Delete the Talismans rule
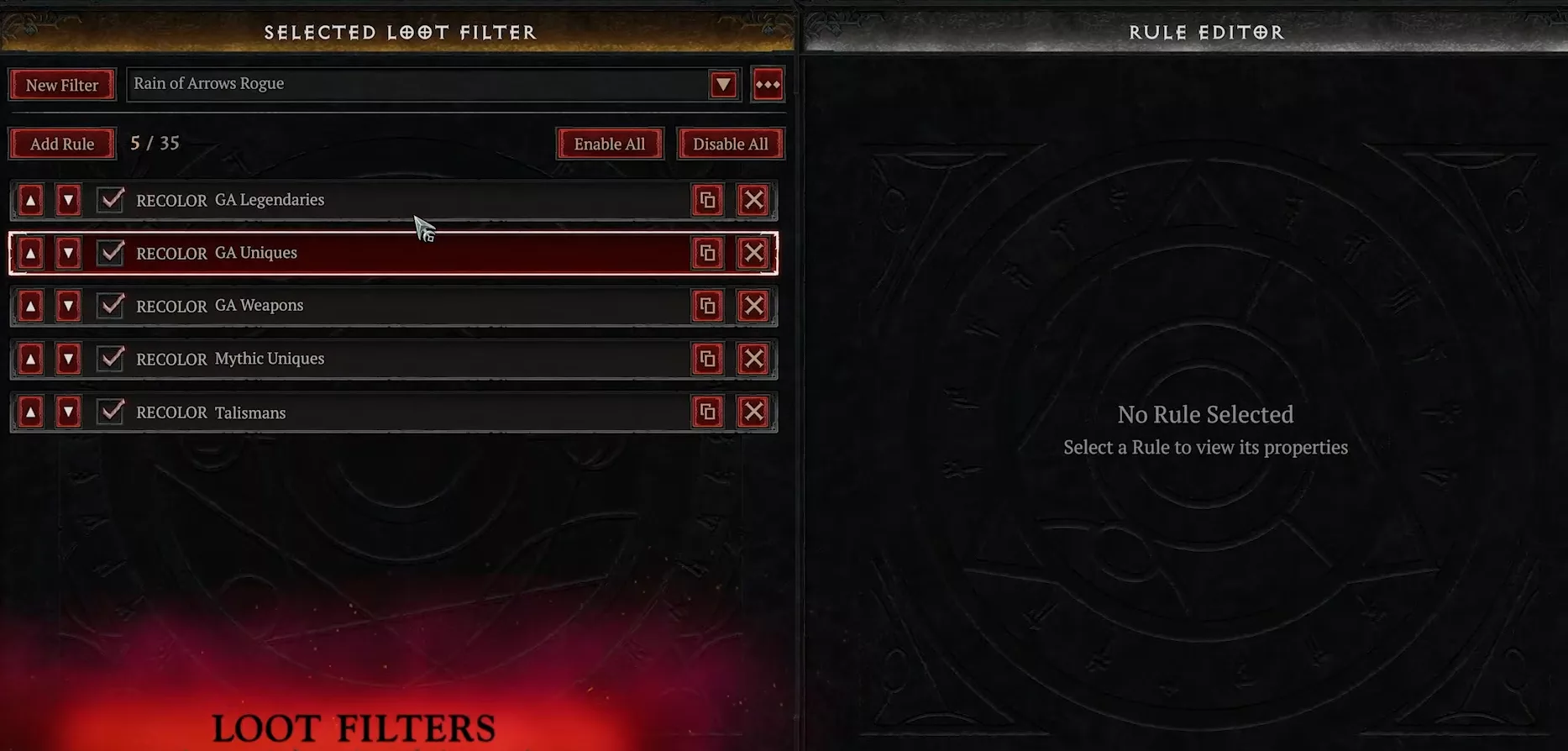 click(x=753, y=412)
